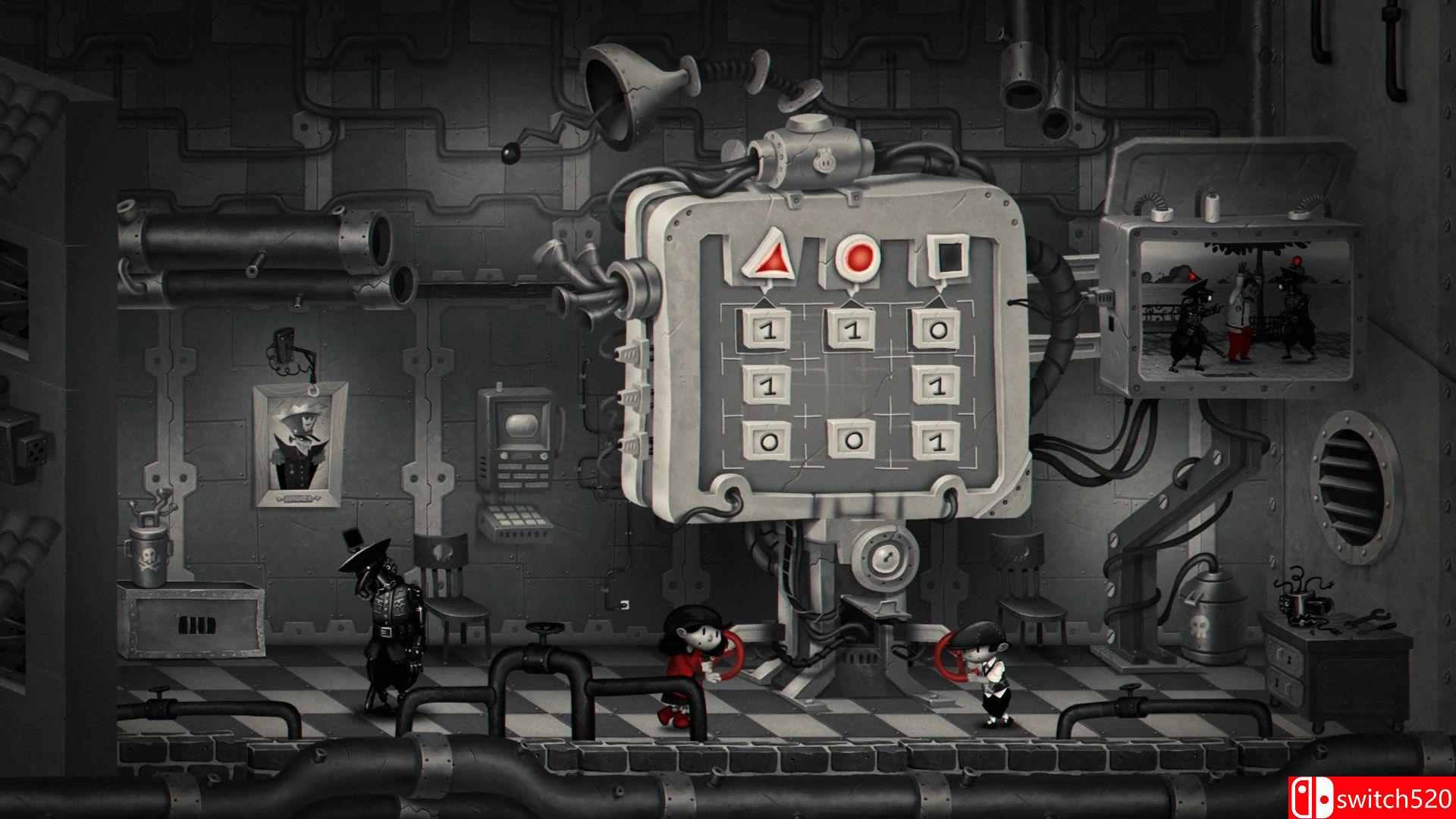
Task: Toggle the red circle indicator light
Action: [857, 258]
